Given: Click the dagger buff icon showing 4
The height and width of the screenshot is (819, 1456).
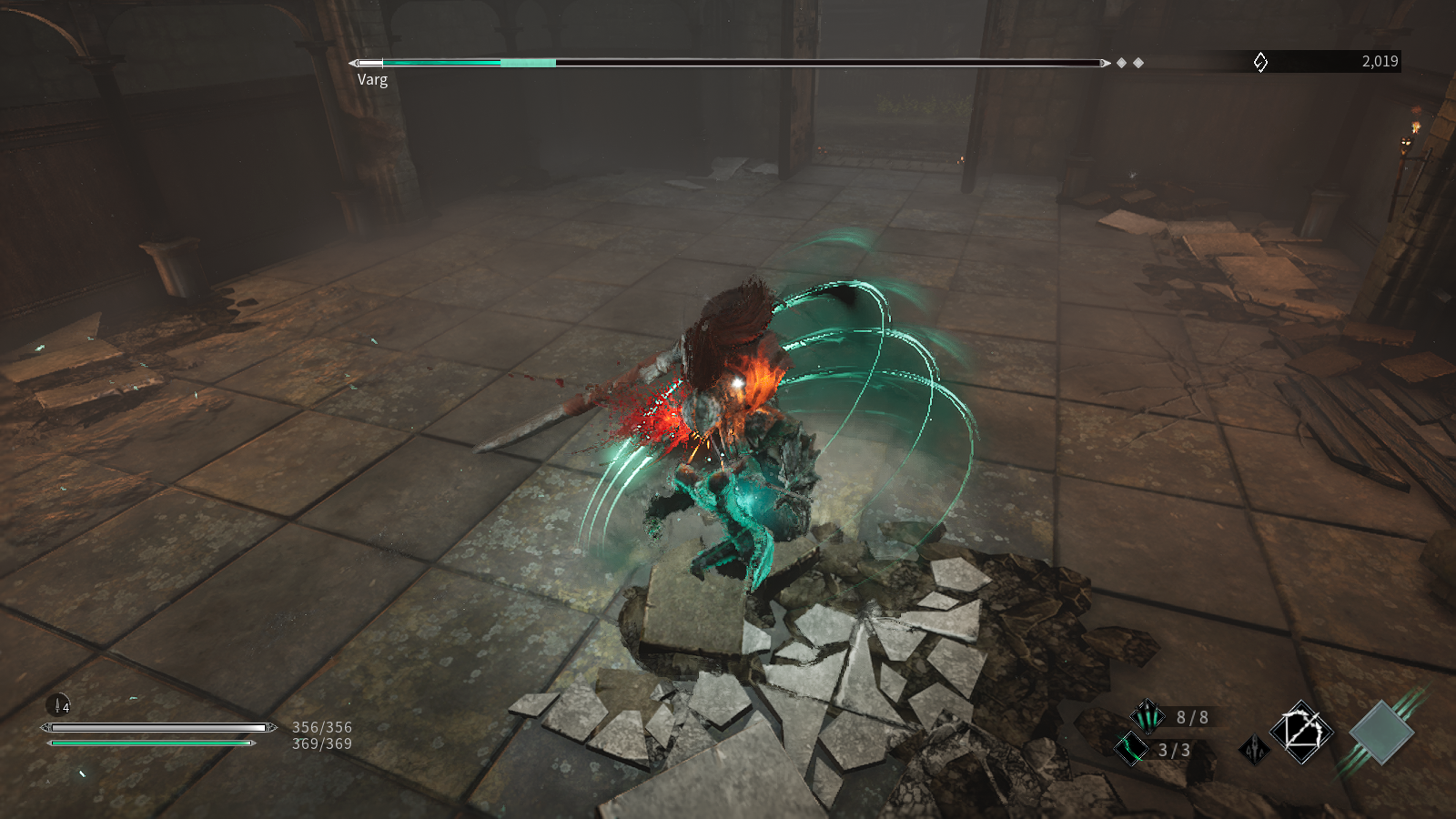Looking at the screenshot, I should [58, 704].
